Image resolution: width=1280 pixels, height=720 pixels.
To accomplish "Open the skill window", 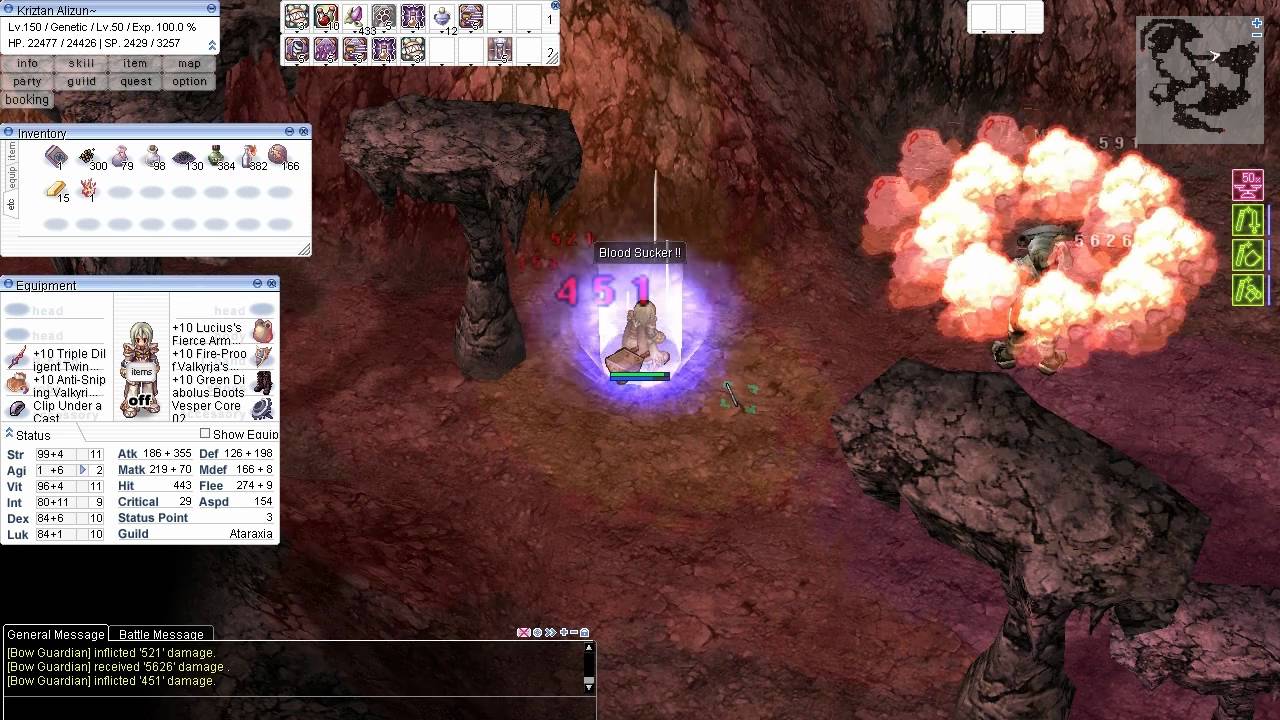I will 82,63.
